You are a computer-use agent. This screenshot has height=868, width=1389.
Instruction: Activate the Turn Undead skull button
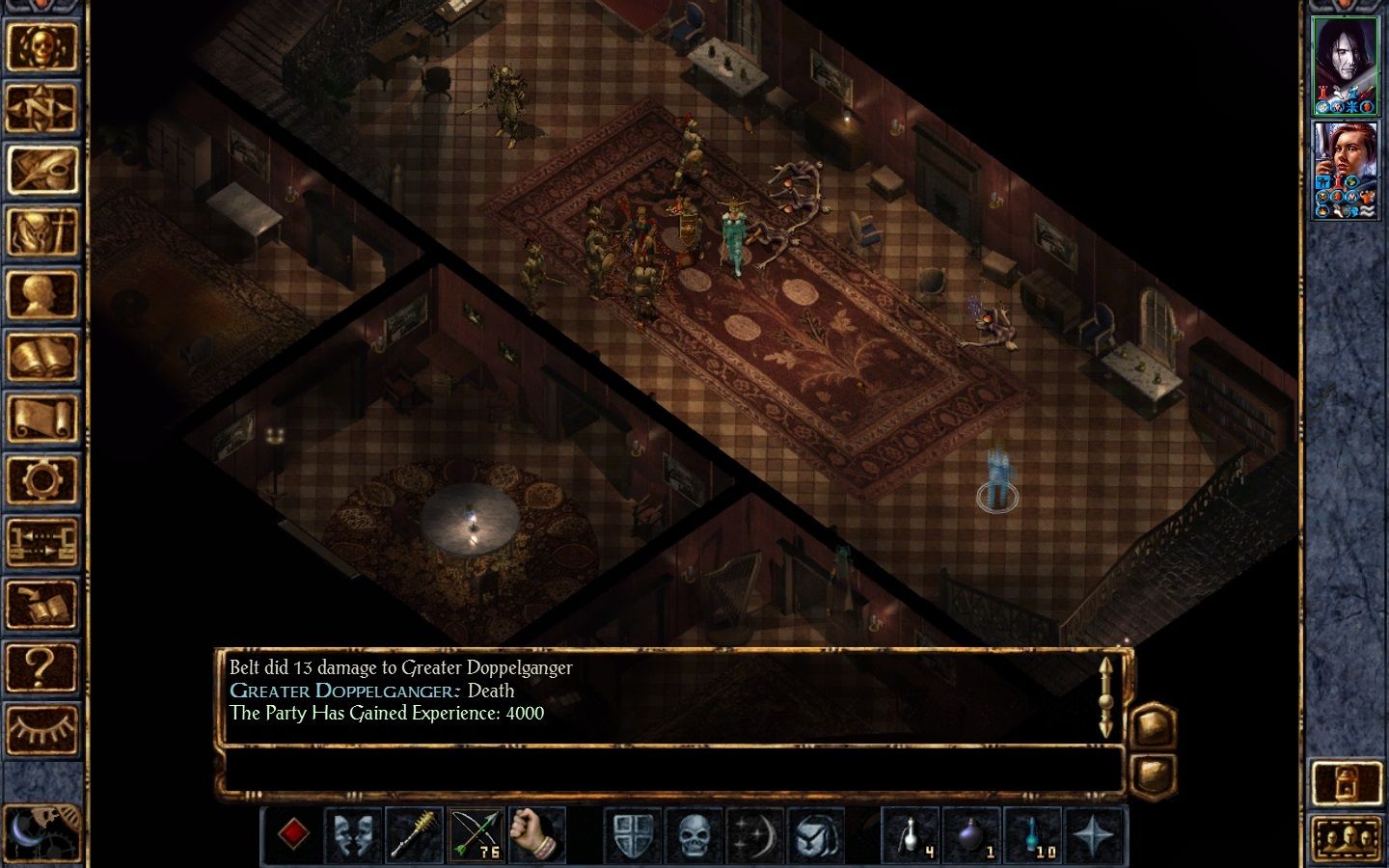(694, 834)
